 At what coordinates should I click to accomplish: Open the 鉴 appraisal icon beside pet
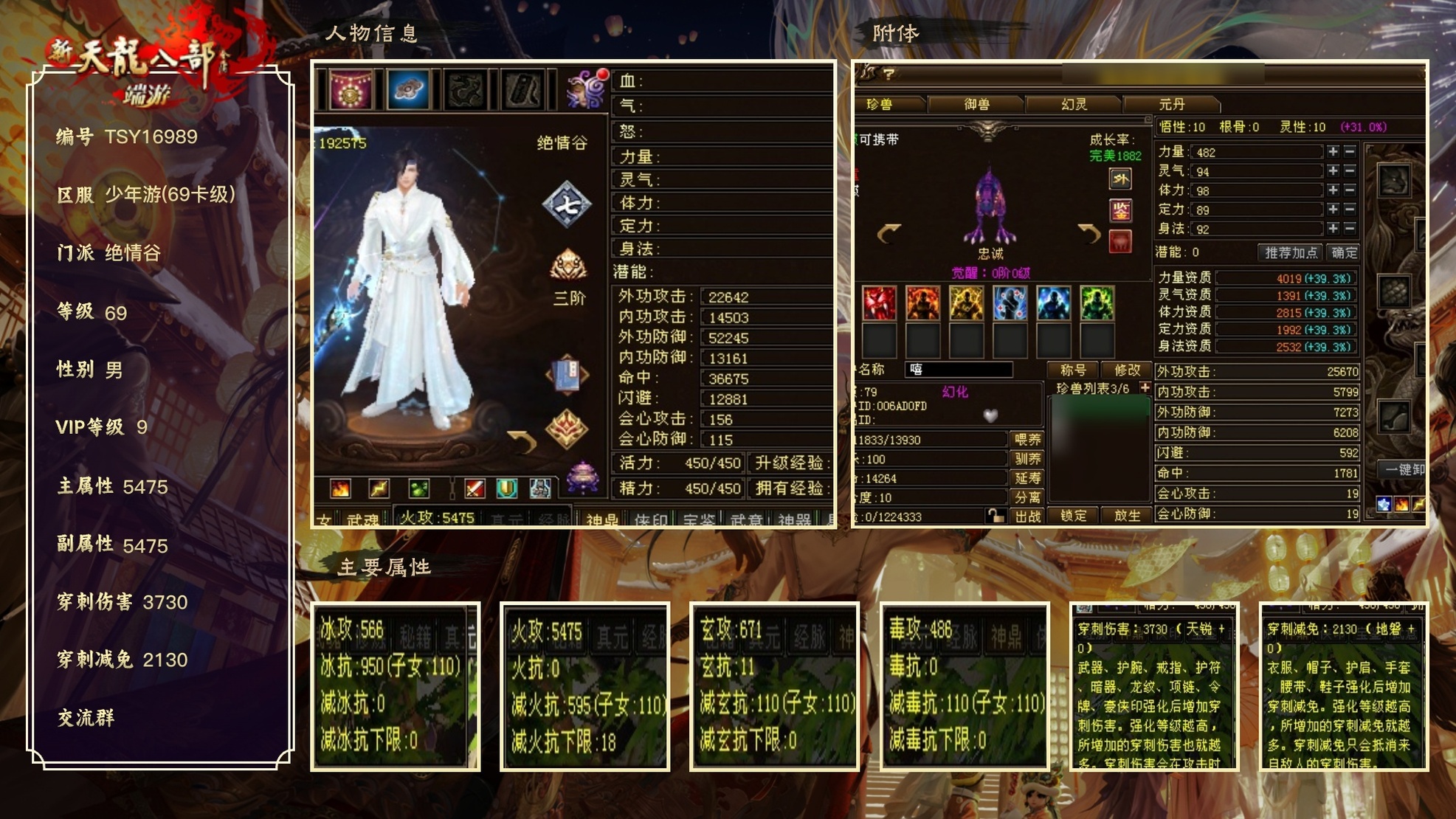1120,211
